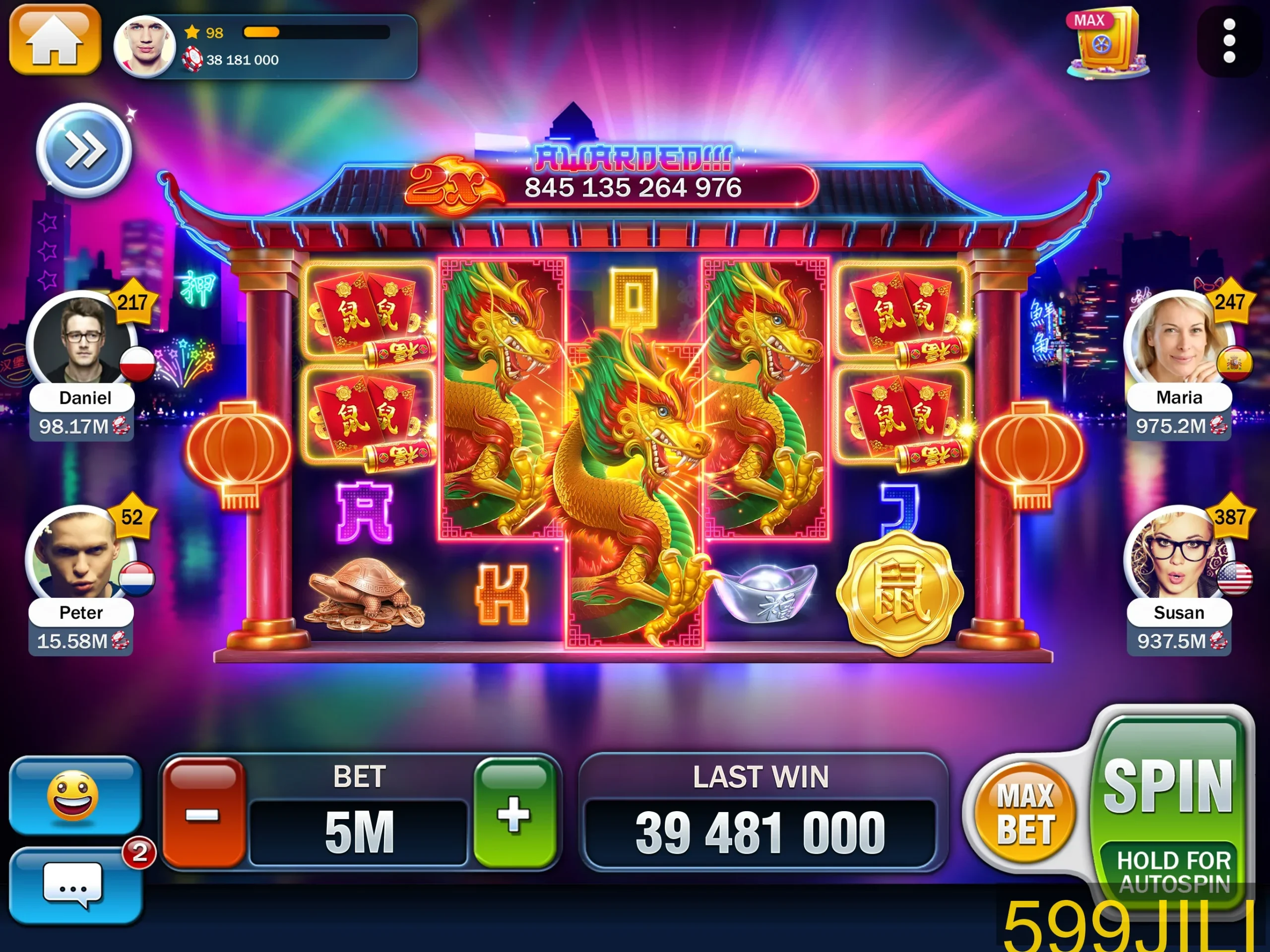Spin the reels
Viewport: 1270px width, 952px height.
1168,787
